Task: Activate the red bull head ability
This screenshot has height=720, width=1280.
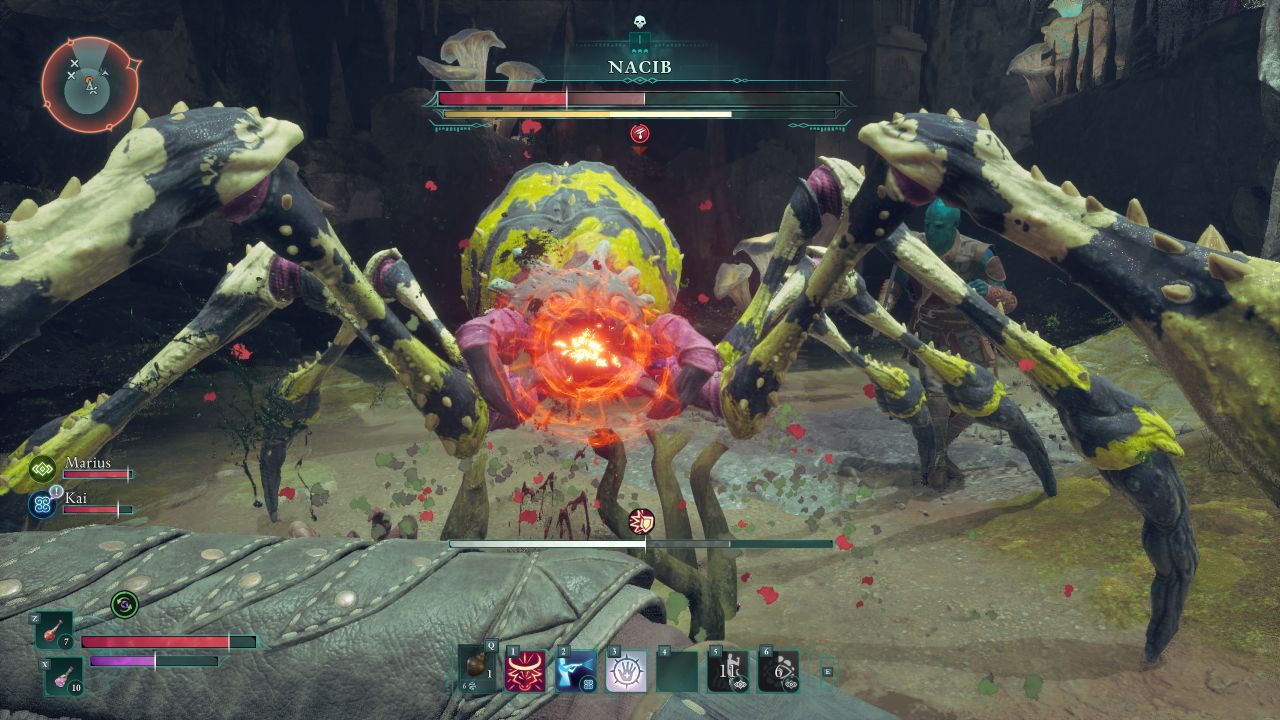Action: [x=526, y=671]
